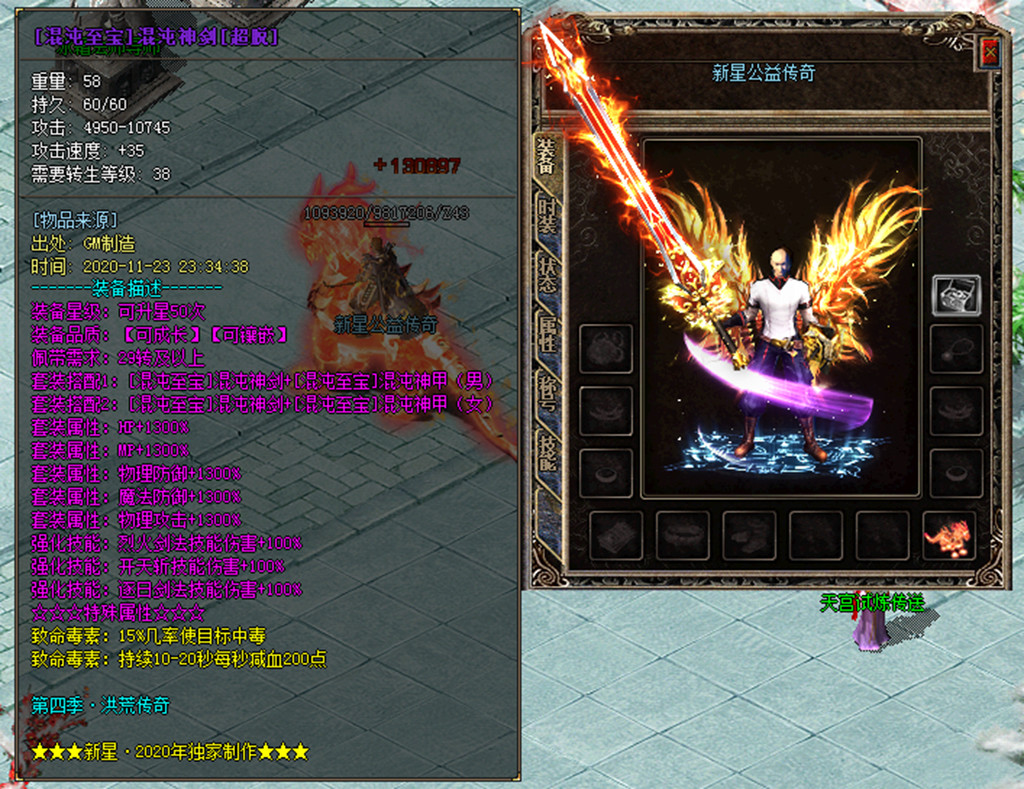
Task: Close the character equipment window
Action: 990,52
